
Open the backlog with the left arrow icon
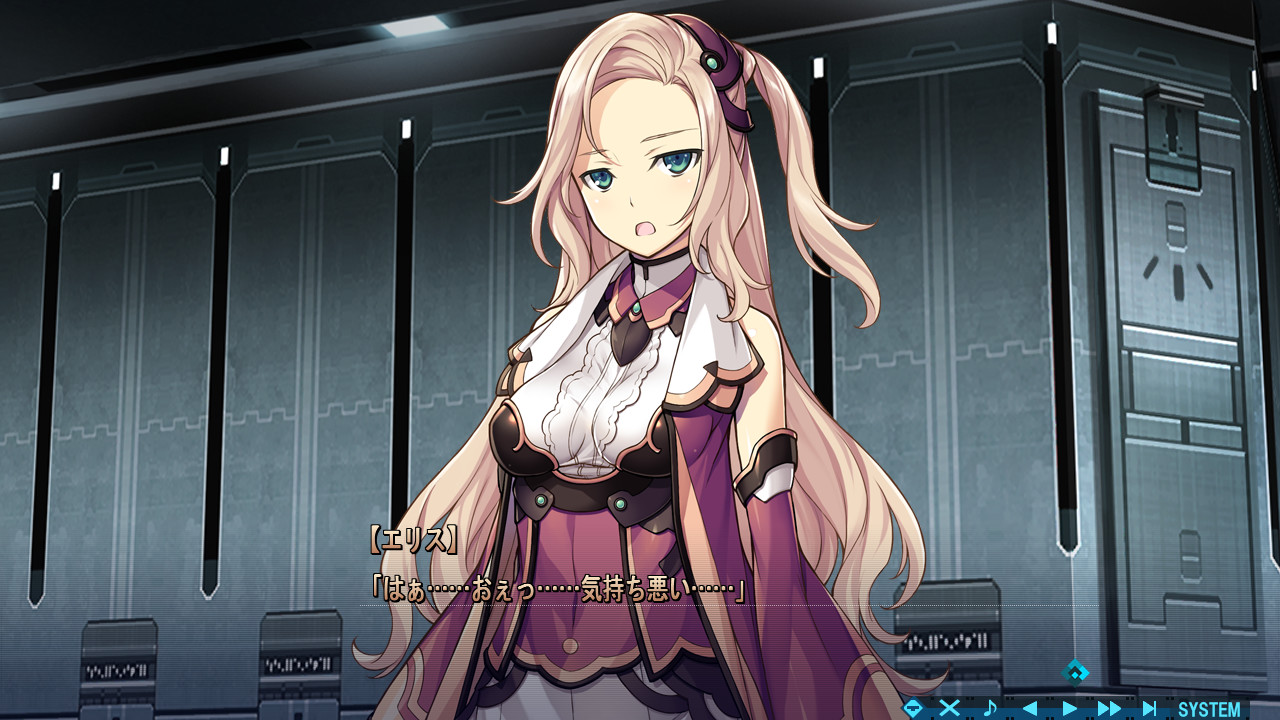(1031, 707)
